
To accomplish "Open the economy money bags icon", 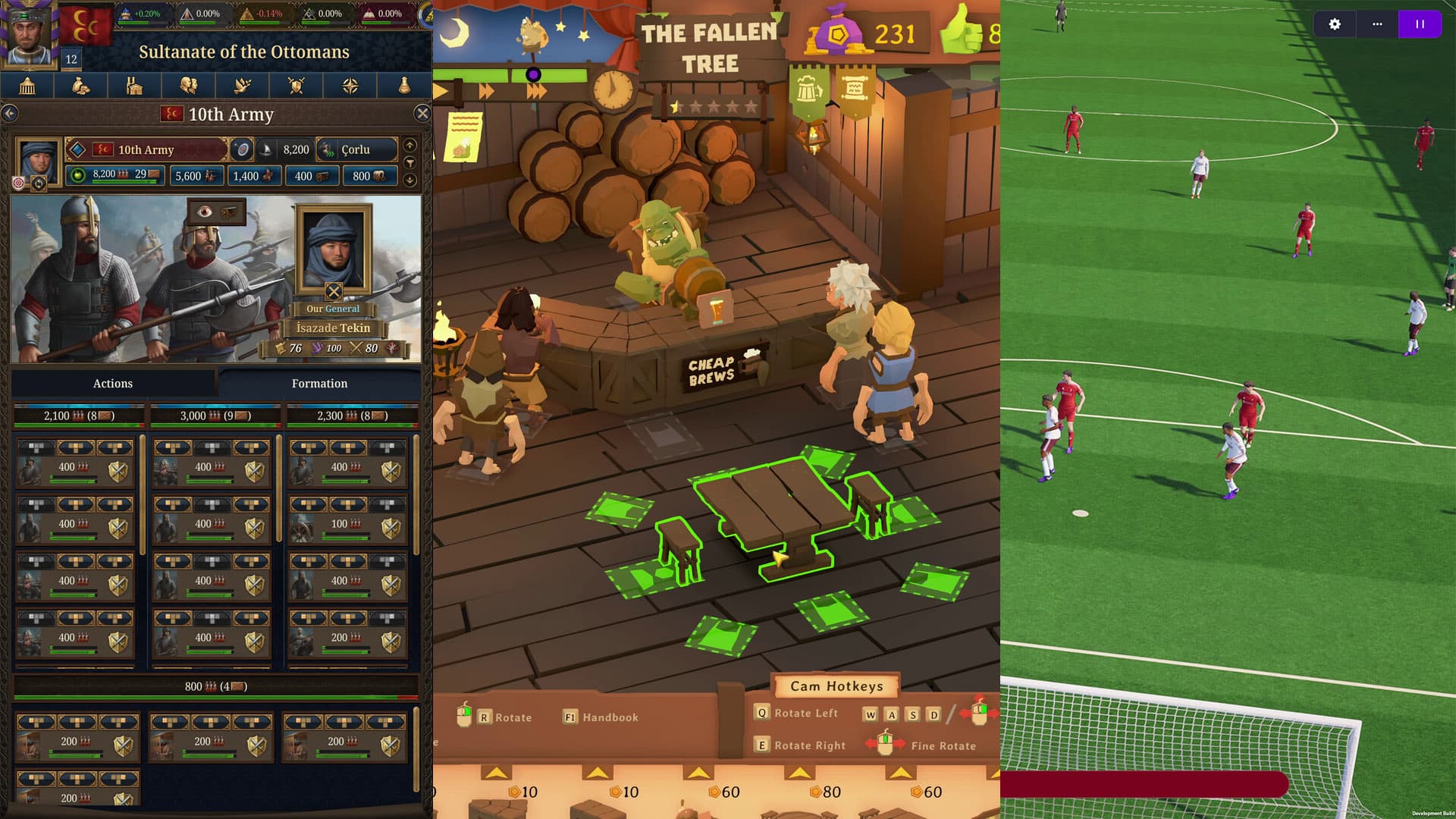I will (x=80, y=86).
